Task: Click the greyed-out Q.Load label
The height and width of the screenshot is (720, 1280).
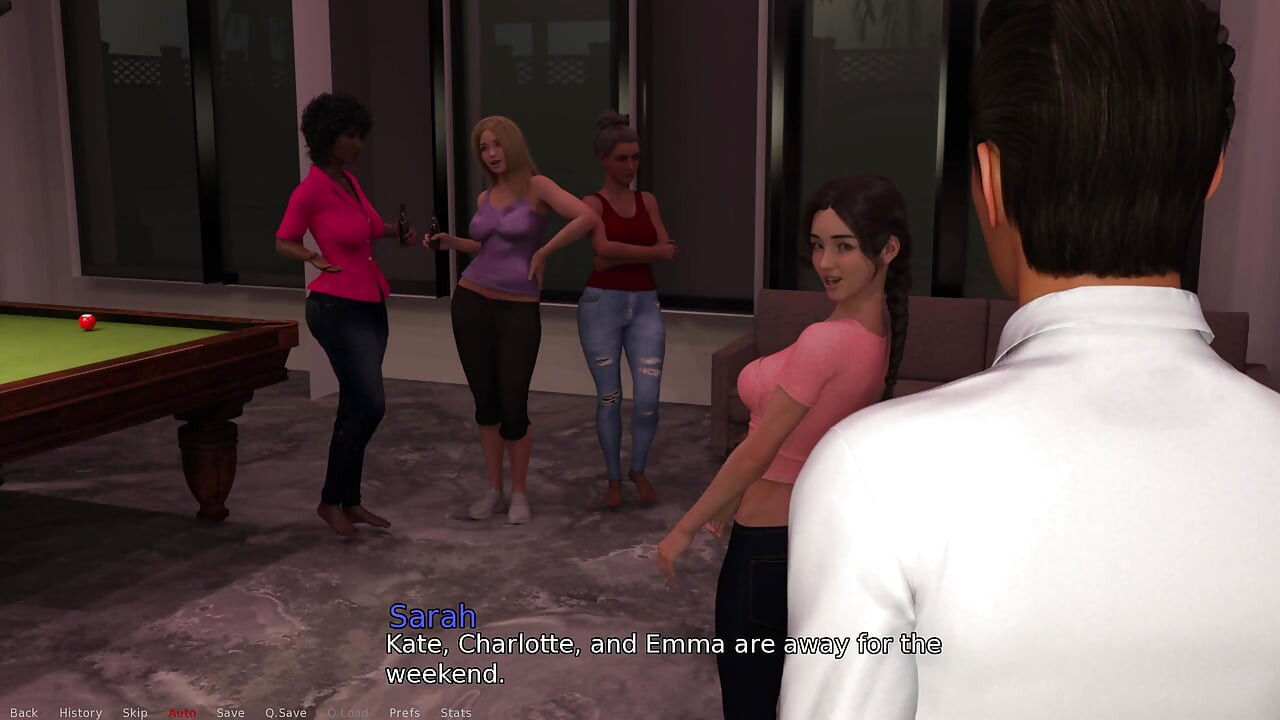Action: click(347, 713)
